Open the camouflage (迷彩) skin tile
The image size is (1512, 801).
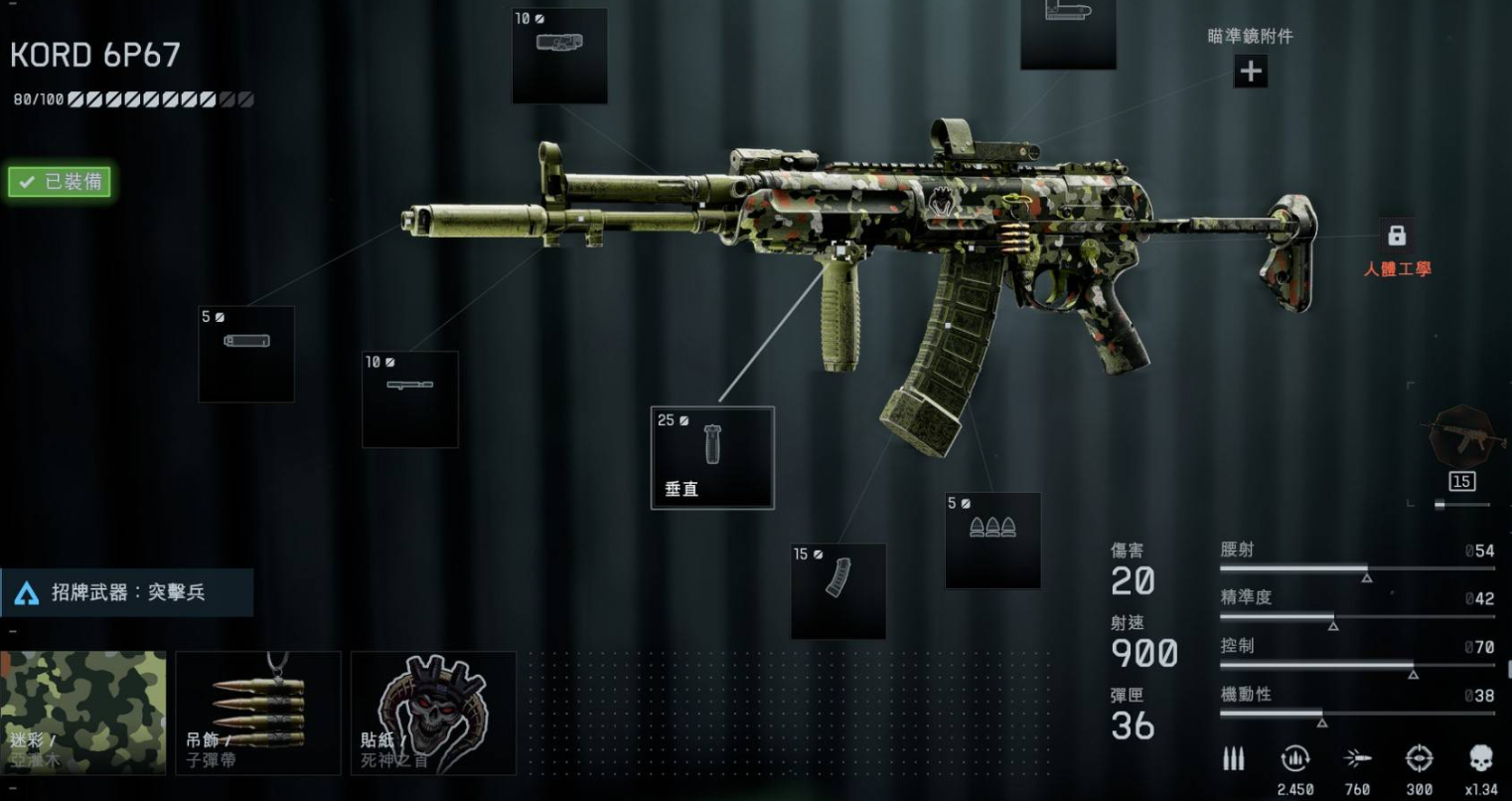coord(83,713)
